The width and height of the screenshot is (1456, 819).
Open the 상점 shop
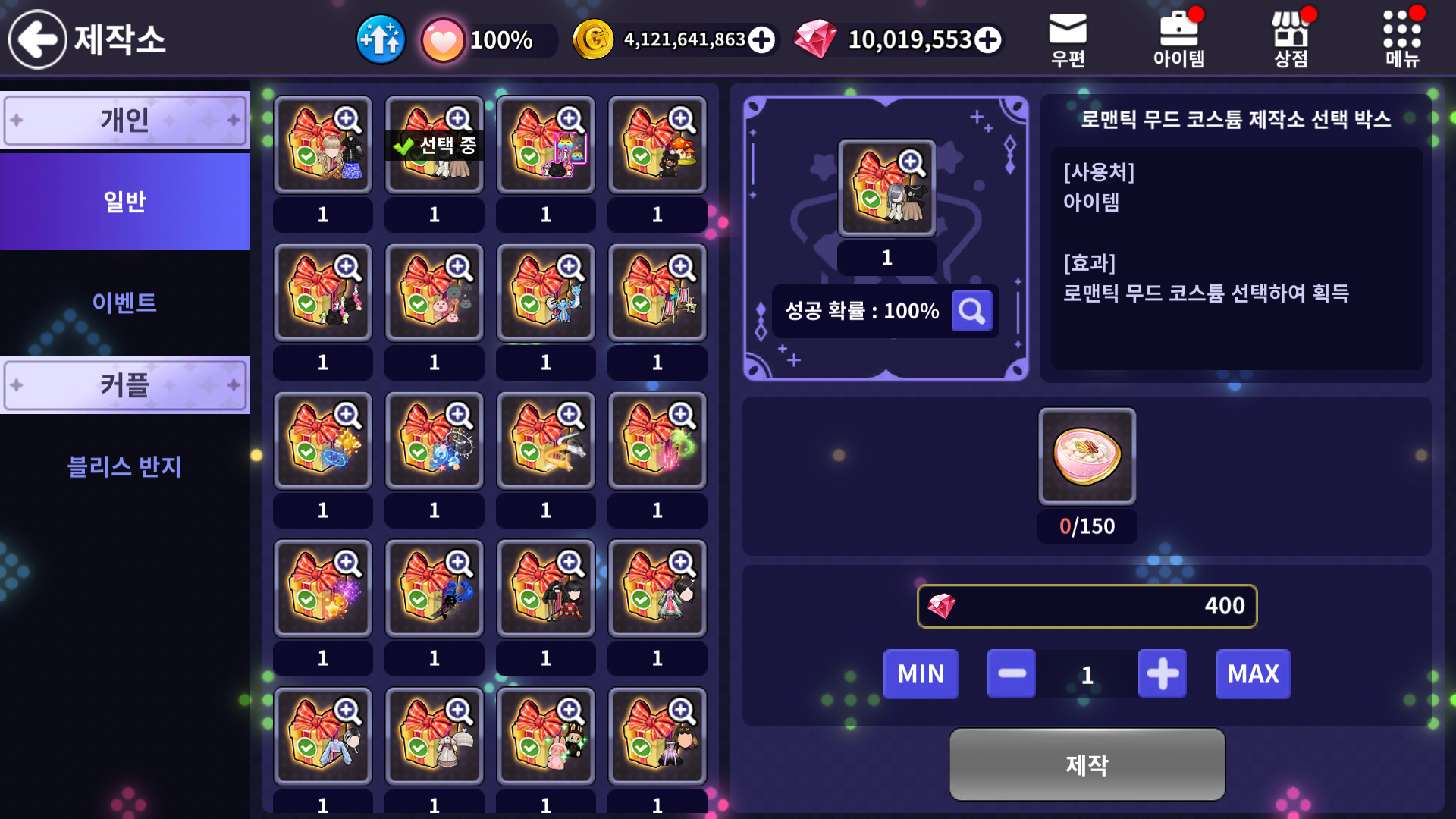point(1291,39)
